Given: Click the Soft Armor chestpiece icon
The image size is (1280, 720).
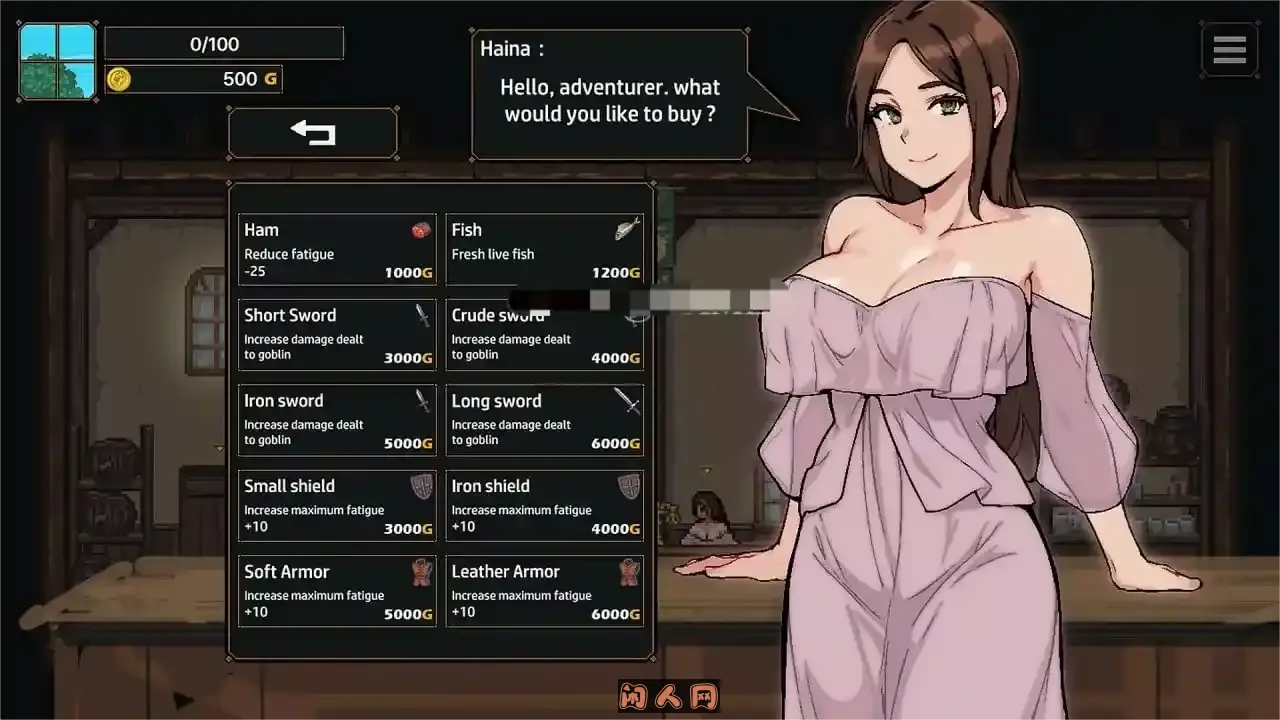Looking at the screenshot, I should (422, 571).
